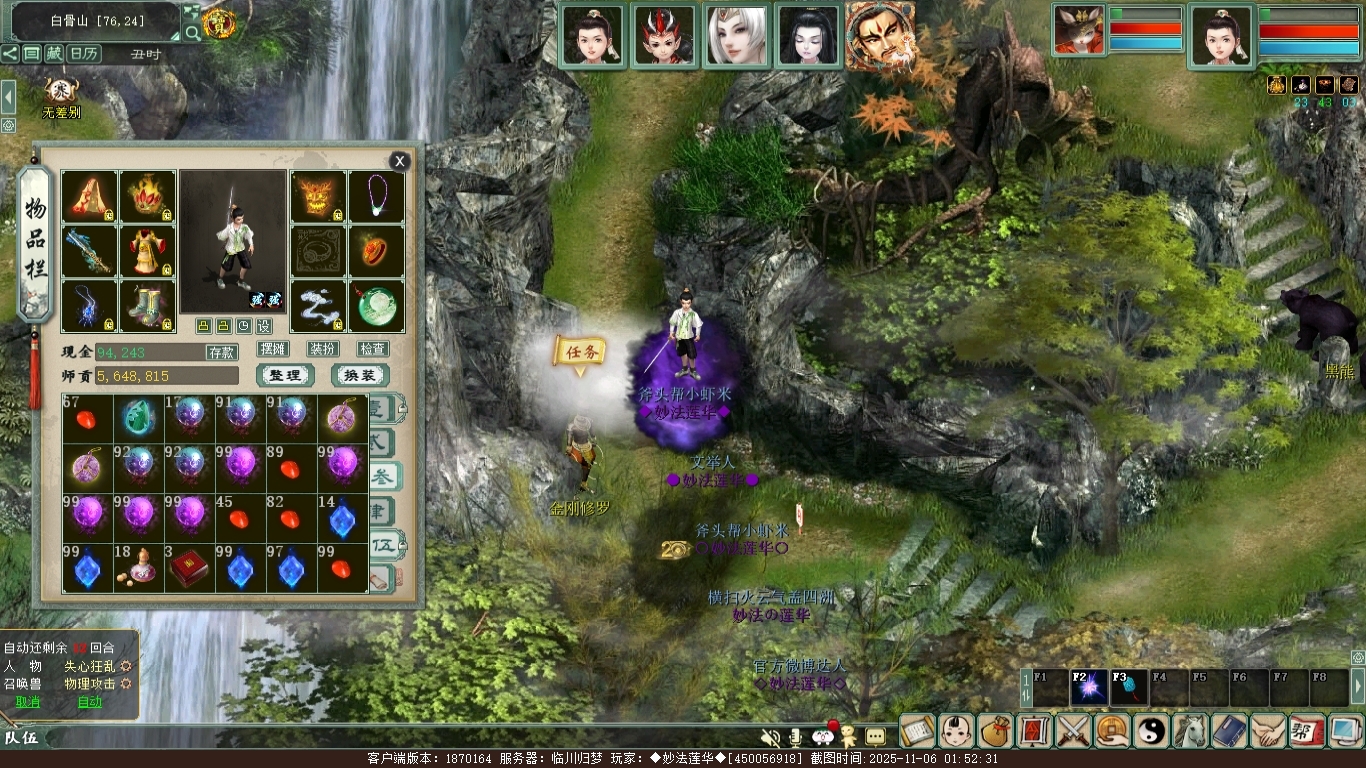1366x768 pixels.
Task: Use the F3 blue fan hotkey item
Action: click(x=1129, y=688)
